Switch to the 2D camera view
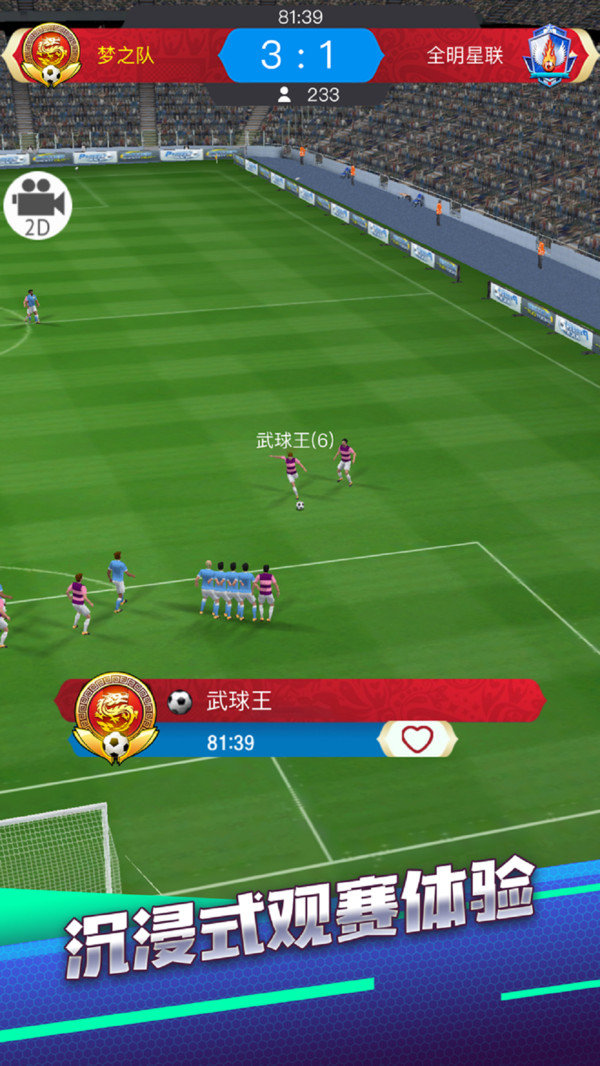Image resolution: width=600 pixels, height=1066 pixels. [38, 206]
